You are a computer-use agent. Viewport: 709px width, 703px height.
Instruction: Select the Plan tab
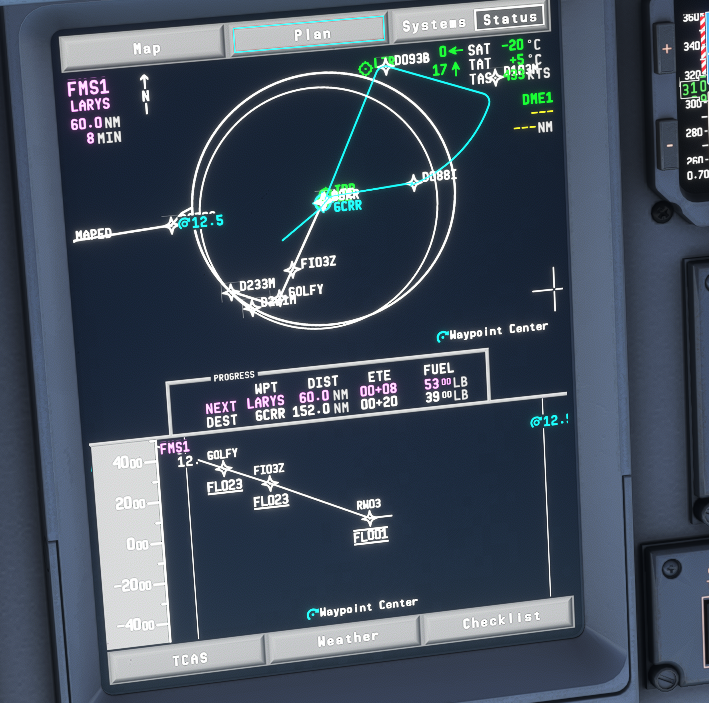[309, 36]
